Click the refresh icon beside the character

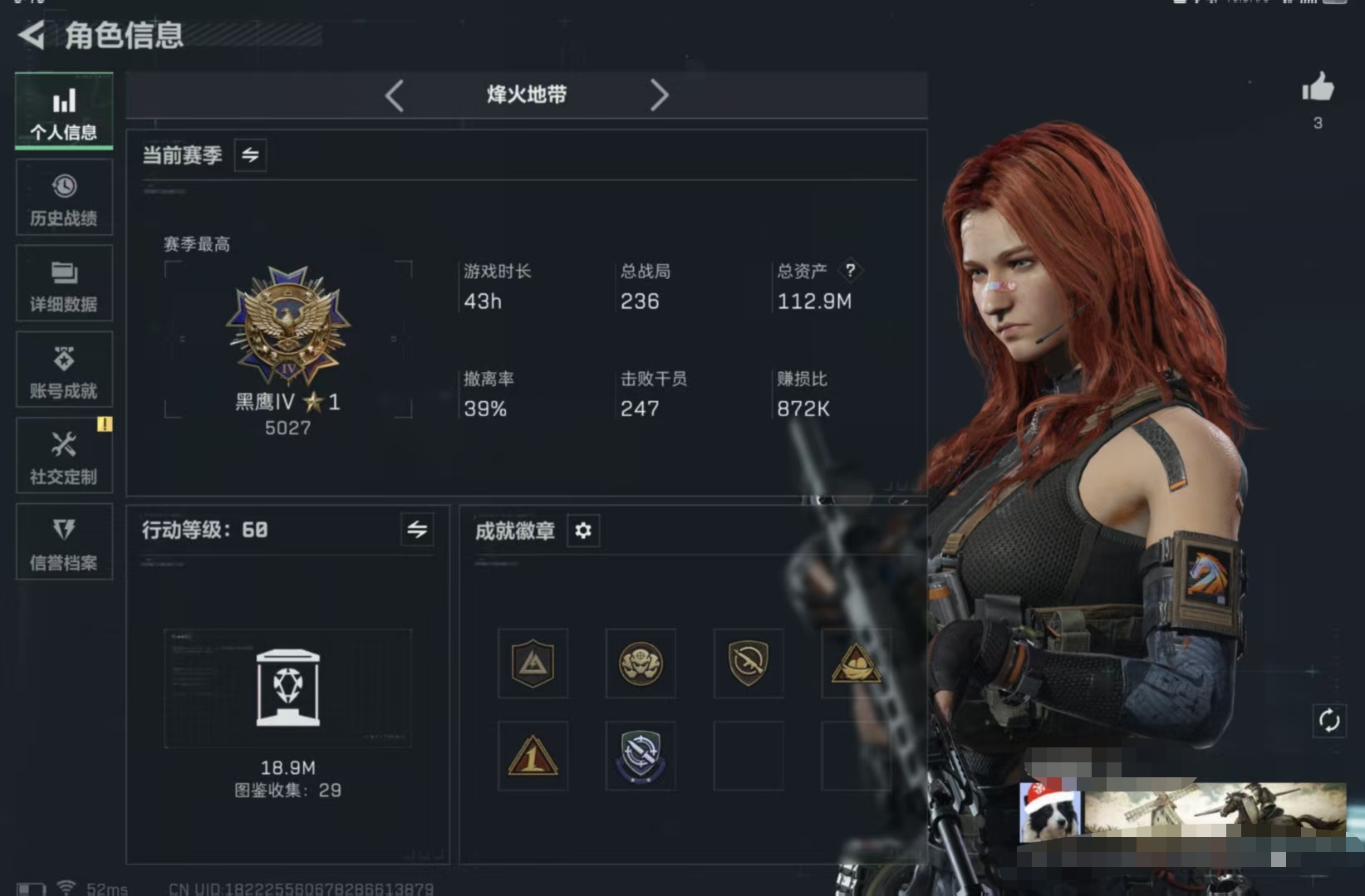(1330, 722)
